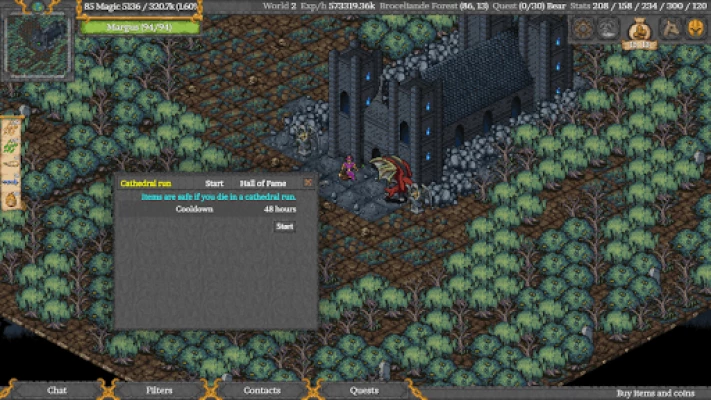
Task: Switch to the Hall of Fame tab
Action: [261, 183]
